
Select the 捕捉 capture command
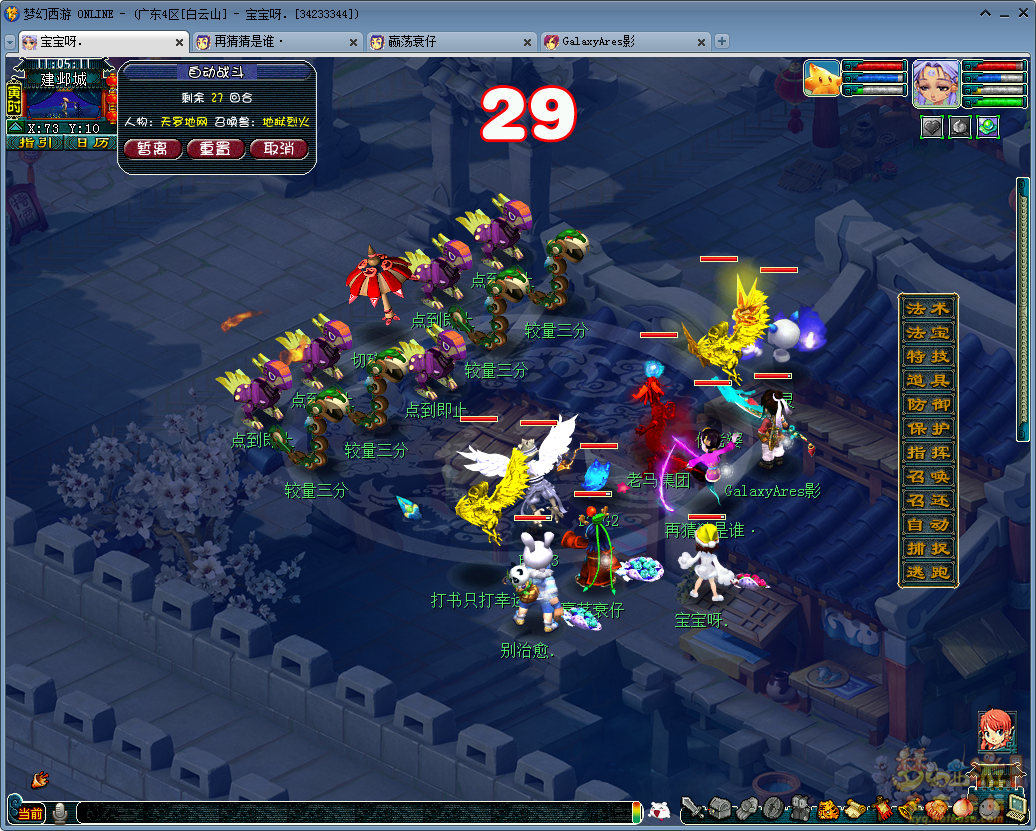click(x=928, y=548)
